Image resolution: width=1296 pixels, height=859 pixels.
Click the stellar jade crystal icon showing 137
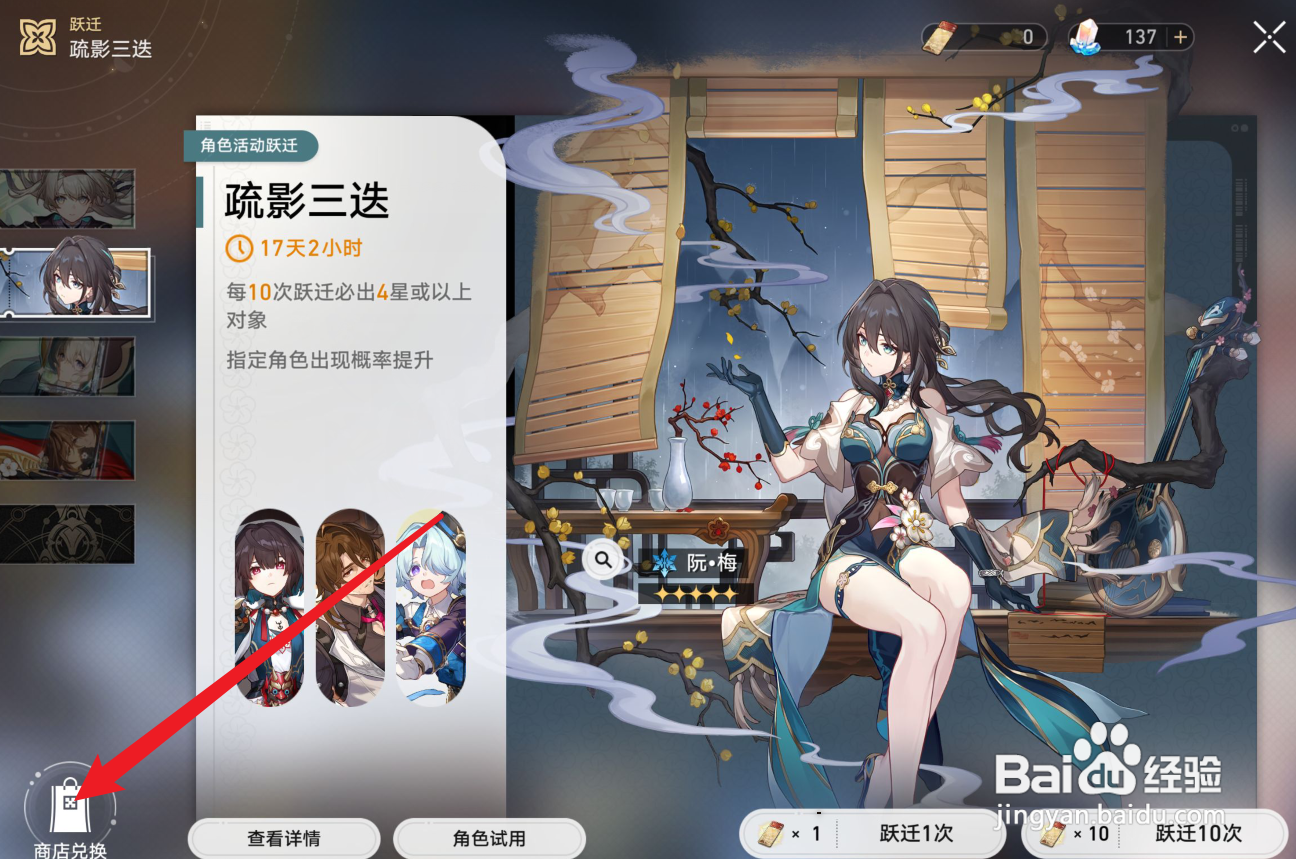tap(1089, 36)
